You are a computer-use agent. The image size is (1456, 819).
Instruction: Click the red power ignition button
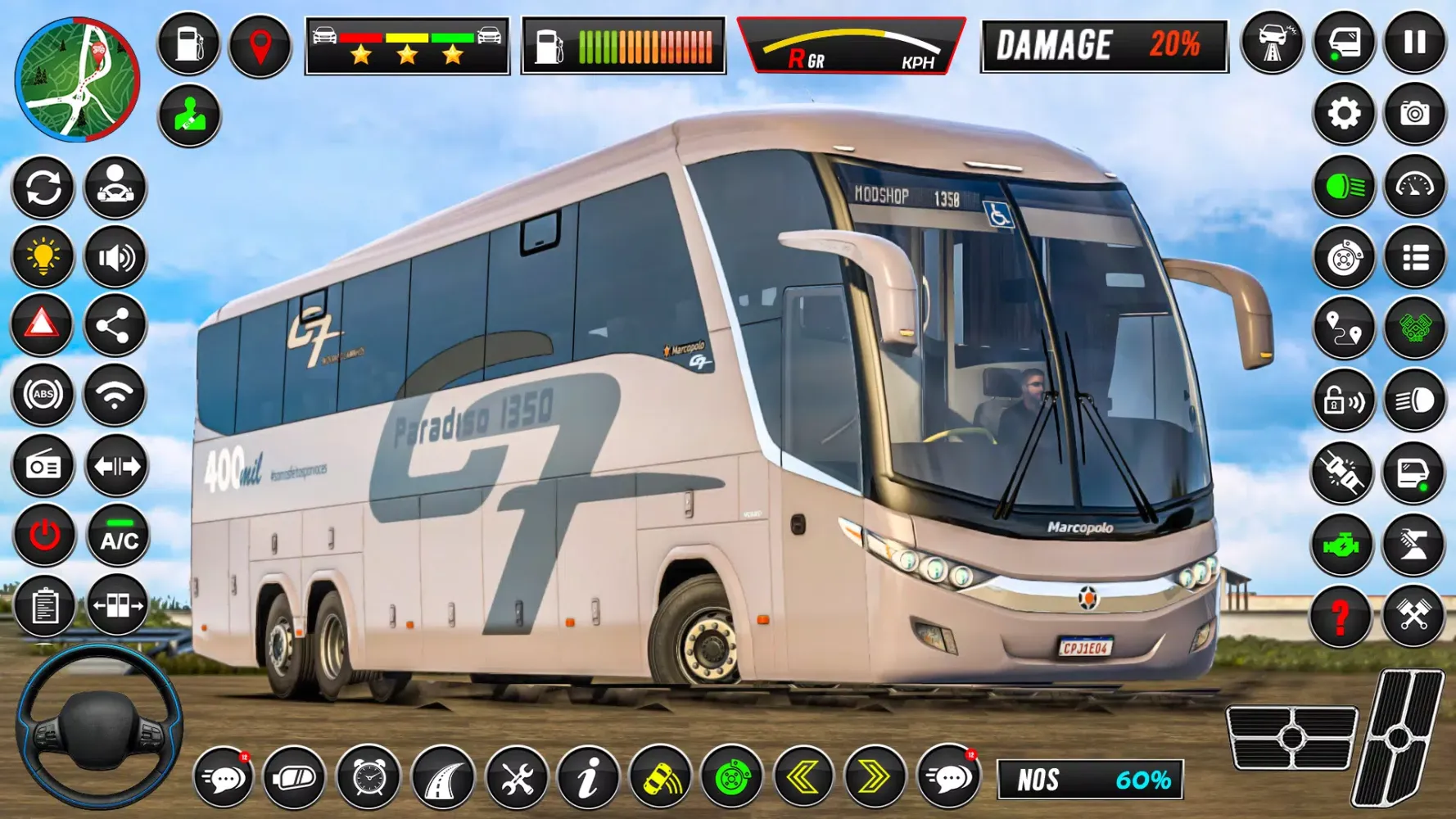pos(44,537)
